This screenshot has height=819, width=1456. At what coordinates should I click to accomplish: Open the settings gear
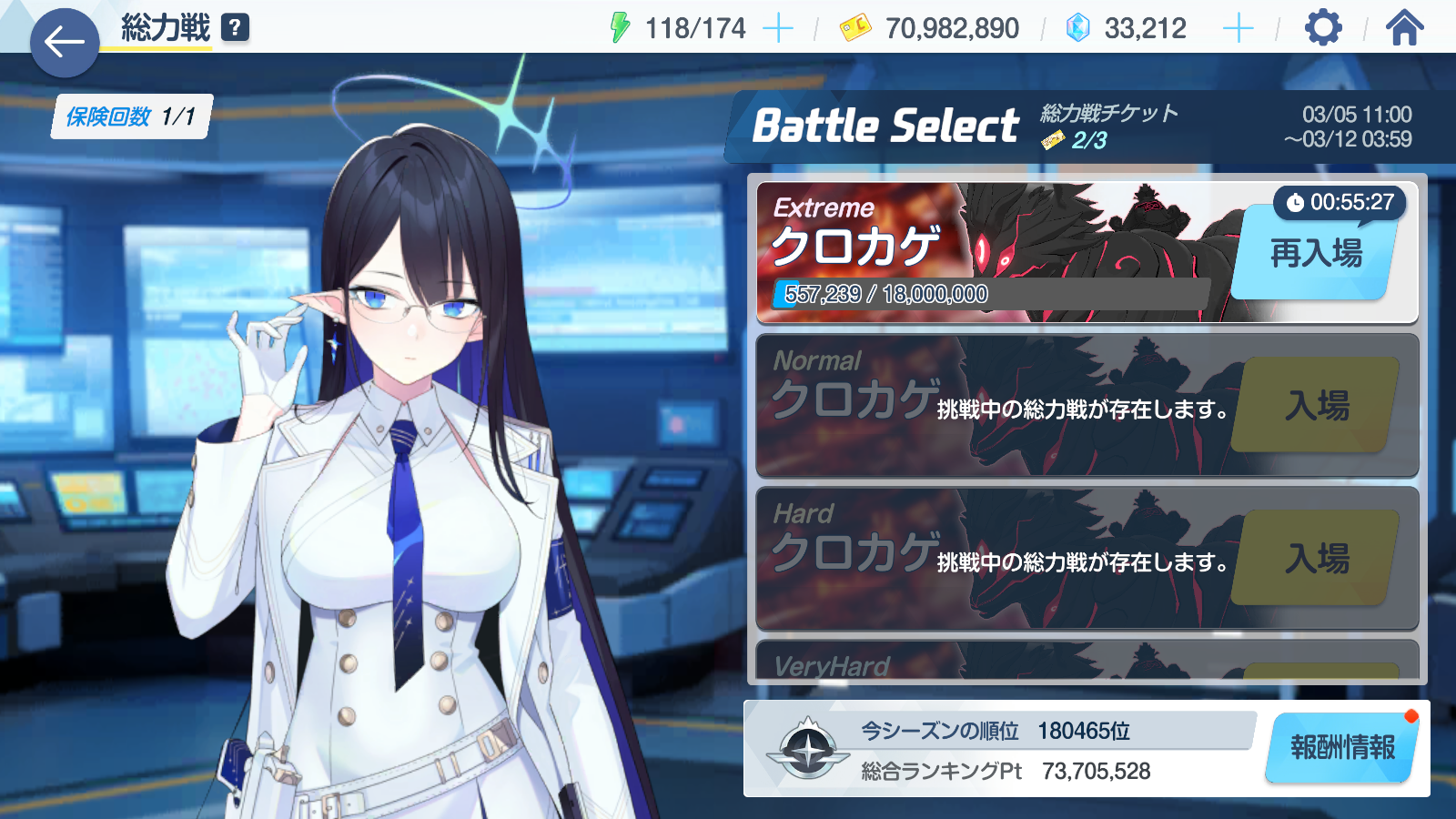(1323, 28)
